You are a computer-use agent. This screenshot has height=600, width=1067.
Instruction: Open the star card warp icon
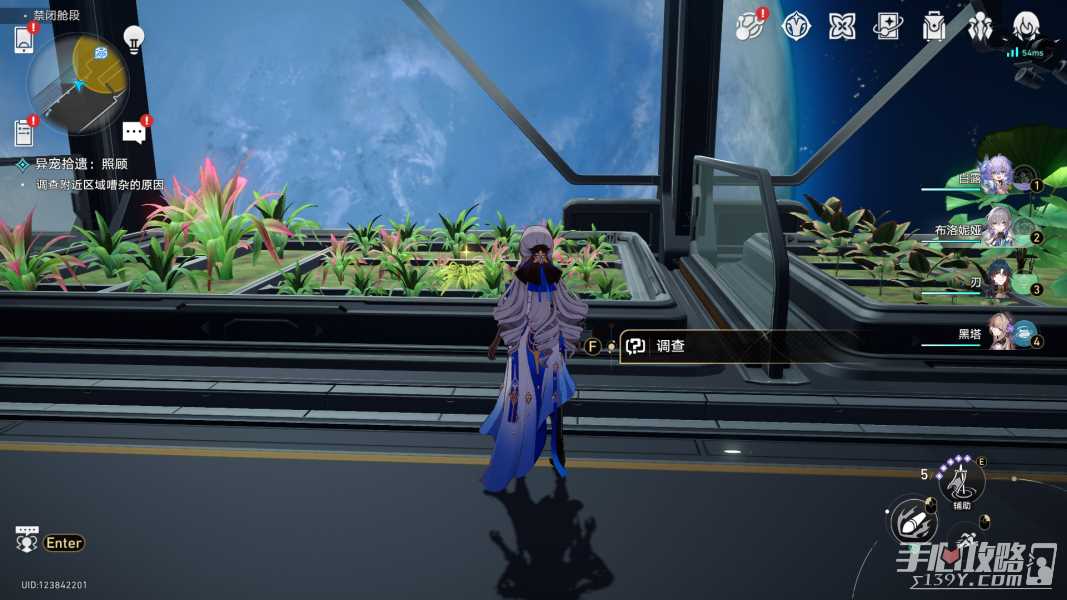pos(888,27)
